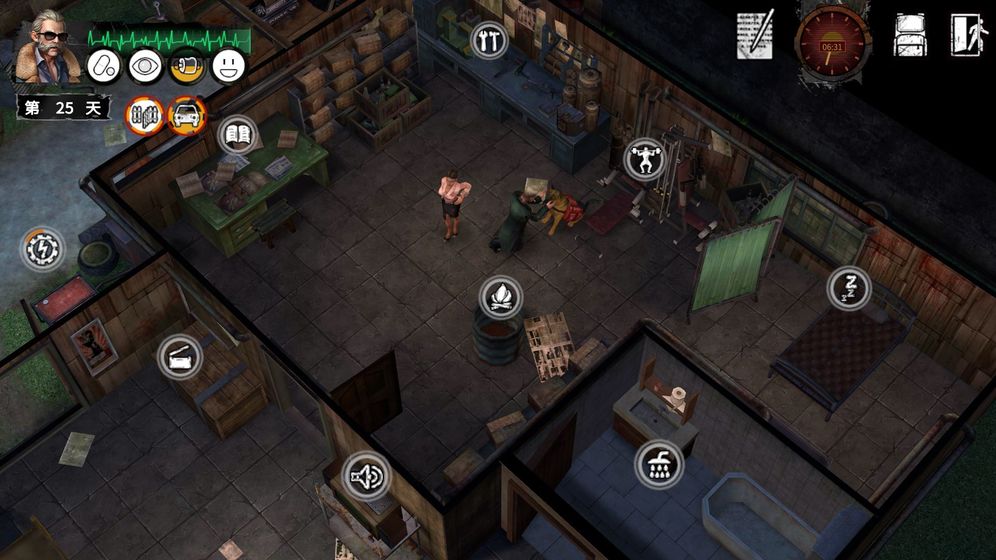
Task: Start exercising with the weightlifting icon
Action: [645, 159]
